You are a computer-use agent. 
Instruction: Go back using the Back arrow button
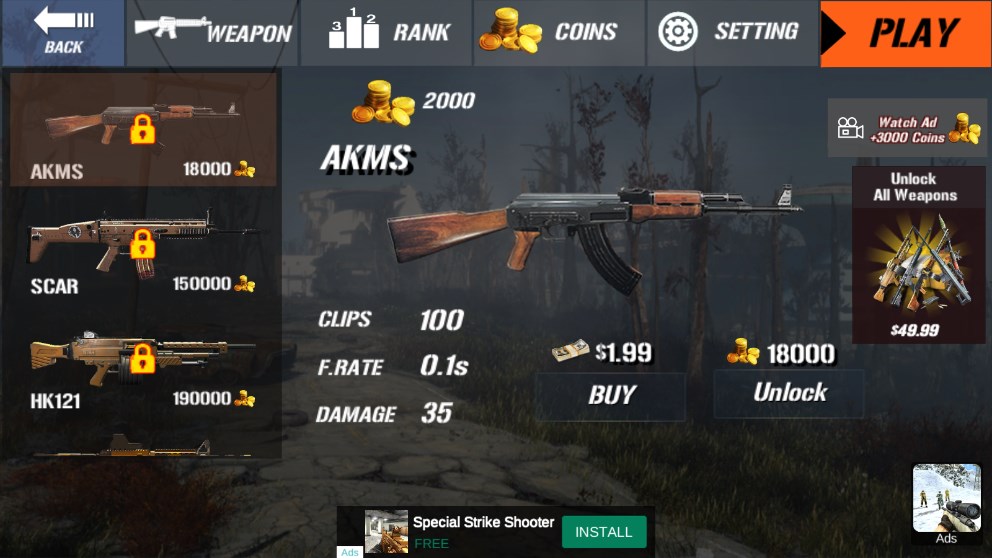point(63,33)
